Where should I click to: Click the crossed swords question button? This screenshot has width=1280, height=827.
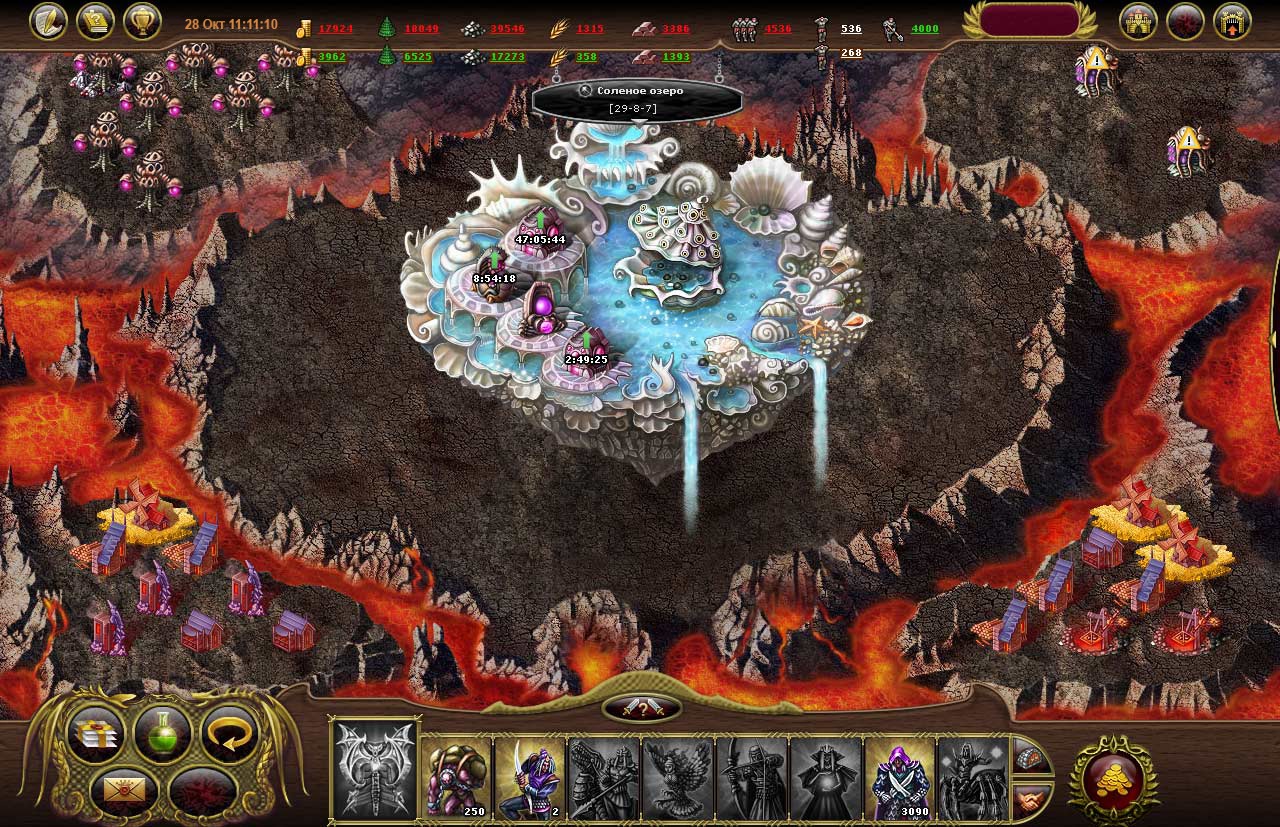point(642,708)
